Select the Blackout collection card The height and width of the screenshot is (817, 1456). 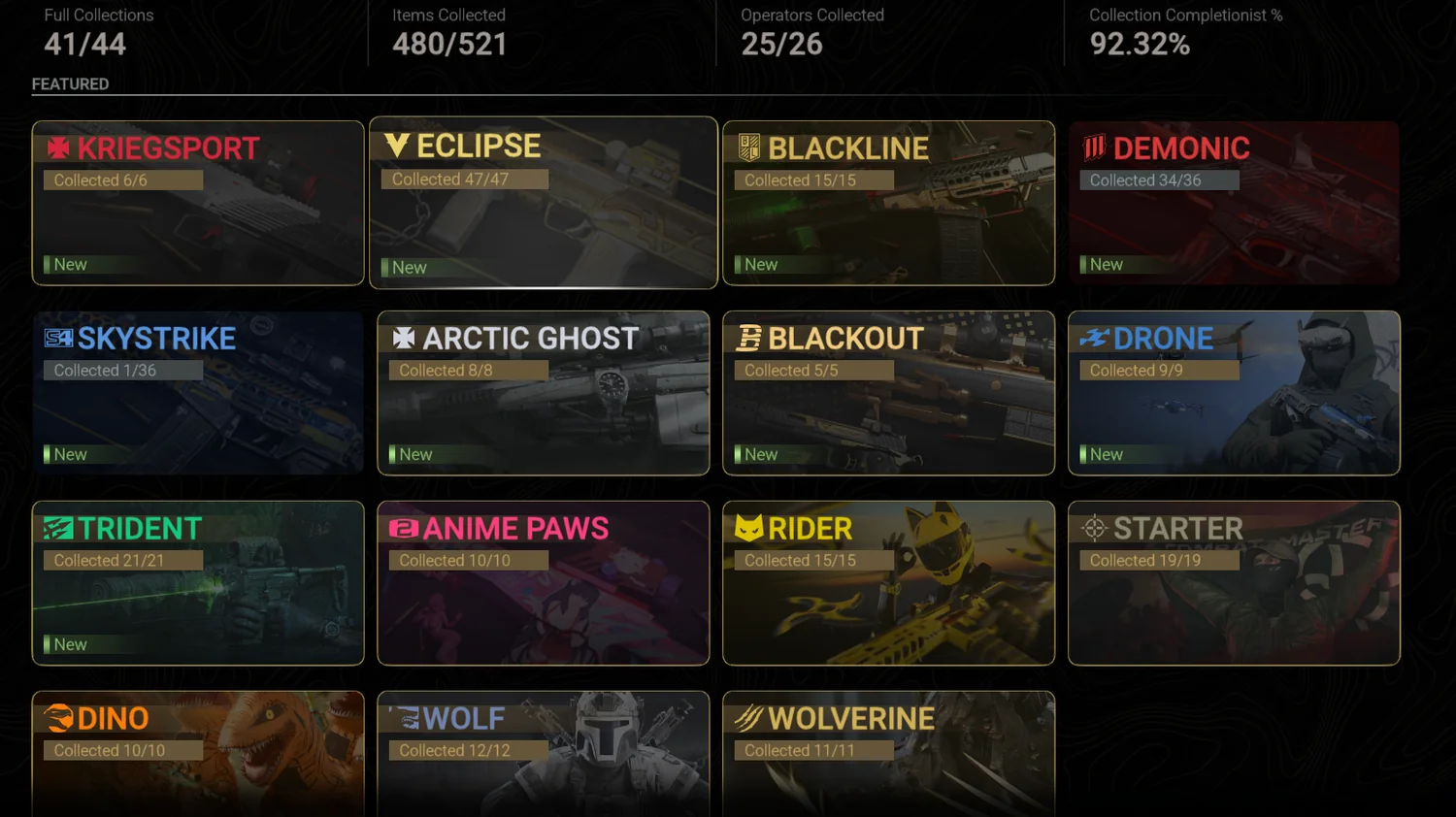pyautogui.click(x=888, y=393)
